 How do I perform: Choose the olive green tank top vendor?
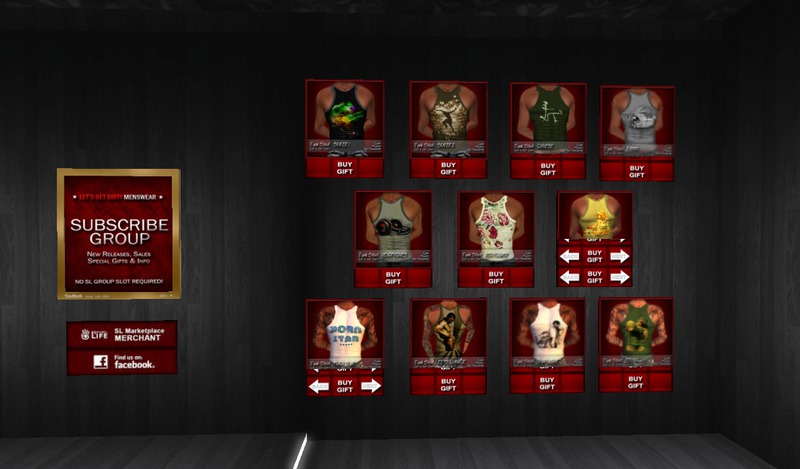(x=546, y=114)
